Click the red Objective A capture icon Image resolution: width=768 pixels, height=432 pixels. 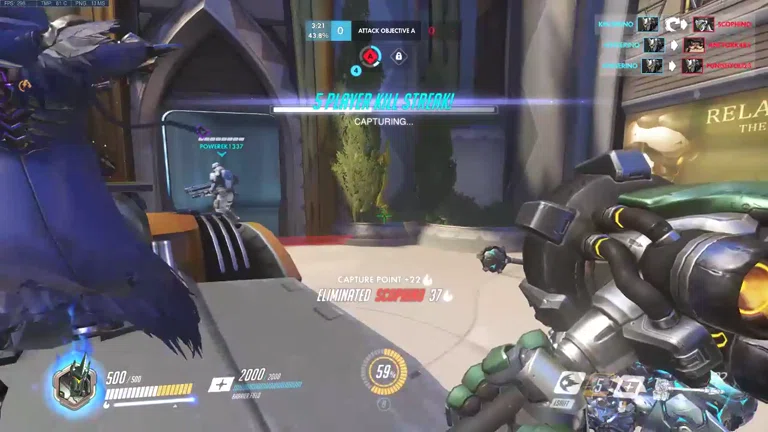click(370, 56)
